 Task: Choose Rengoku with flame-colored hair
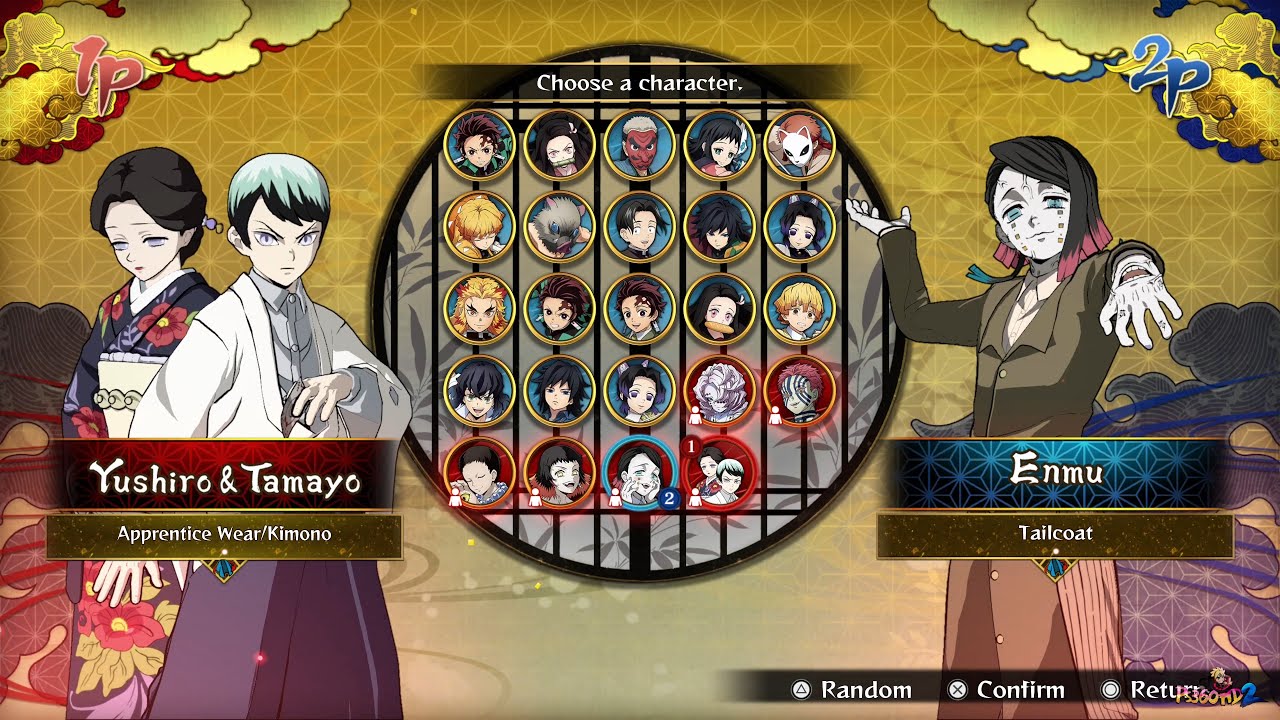click(480, 309)
